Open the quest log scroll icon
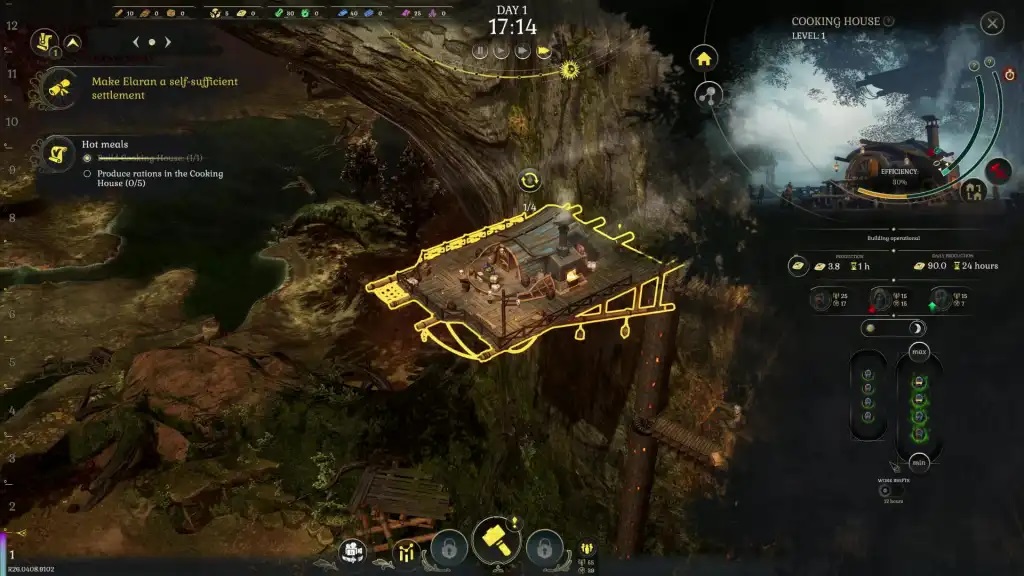Viewport: 1024px width, 576px height. 44,41
